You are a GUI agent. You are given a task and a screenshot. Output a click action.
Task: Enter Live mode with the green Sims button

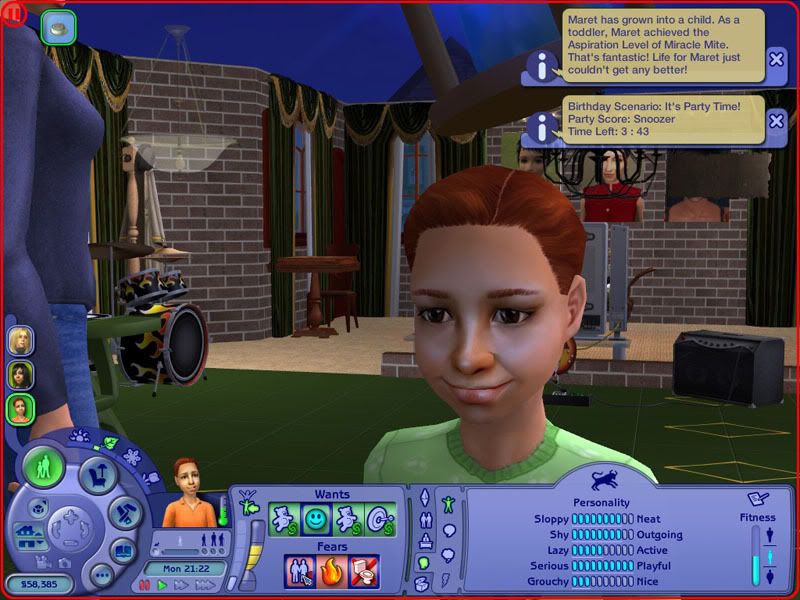(x=45, y=468)
